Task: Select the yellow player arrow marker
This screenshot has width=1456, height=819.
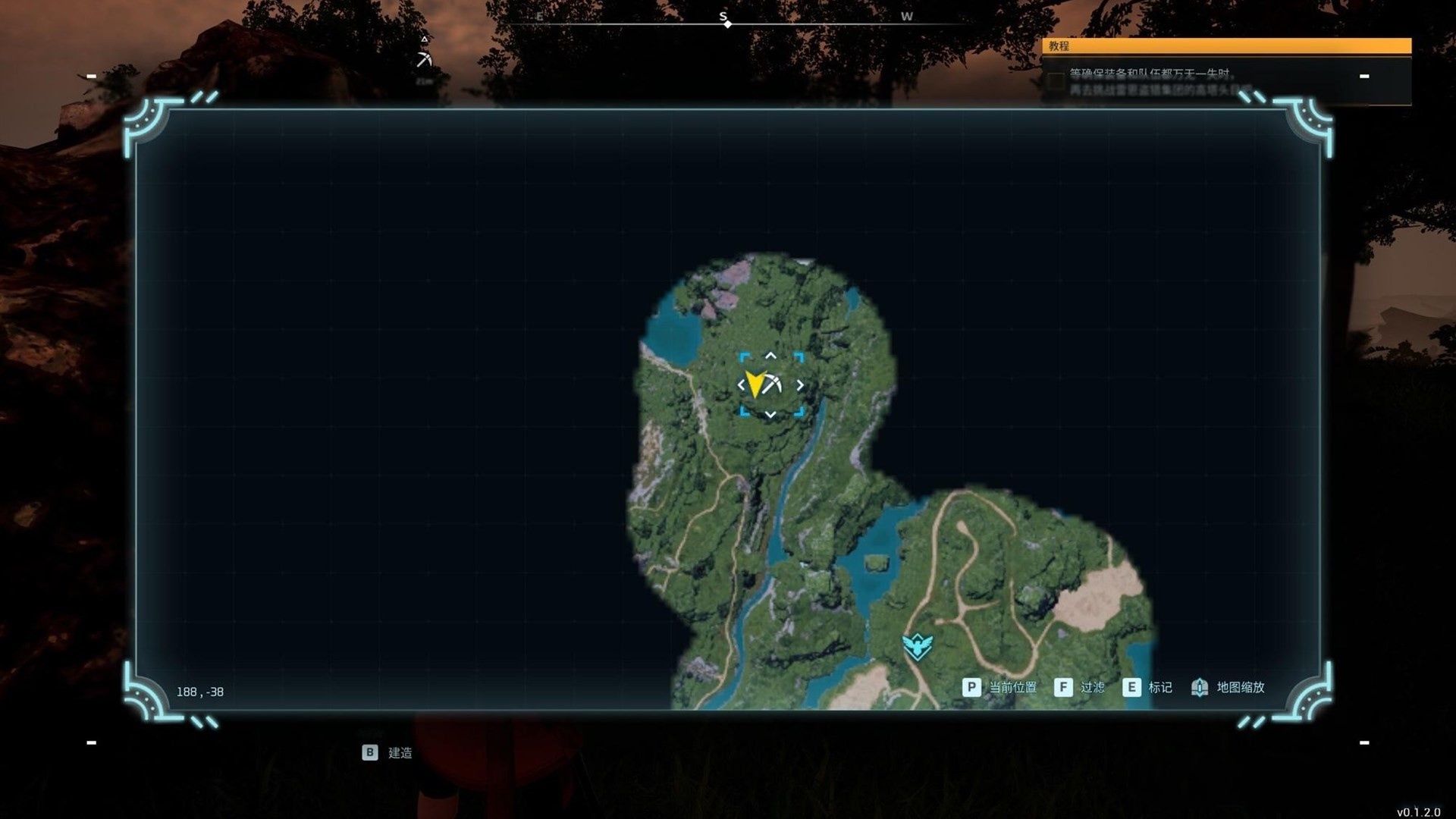Action: (755, 384)
